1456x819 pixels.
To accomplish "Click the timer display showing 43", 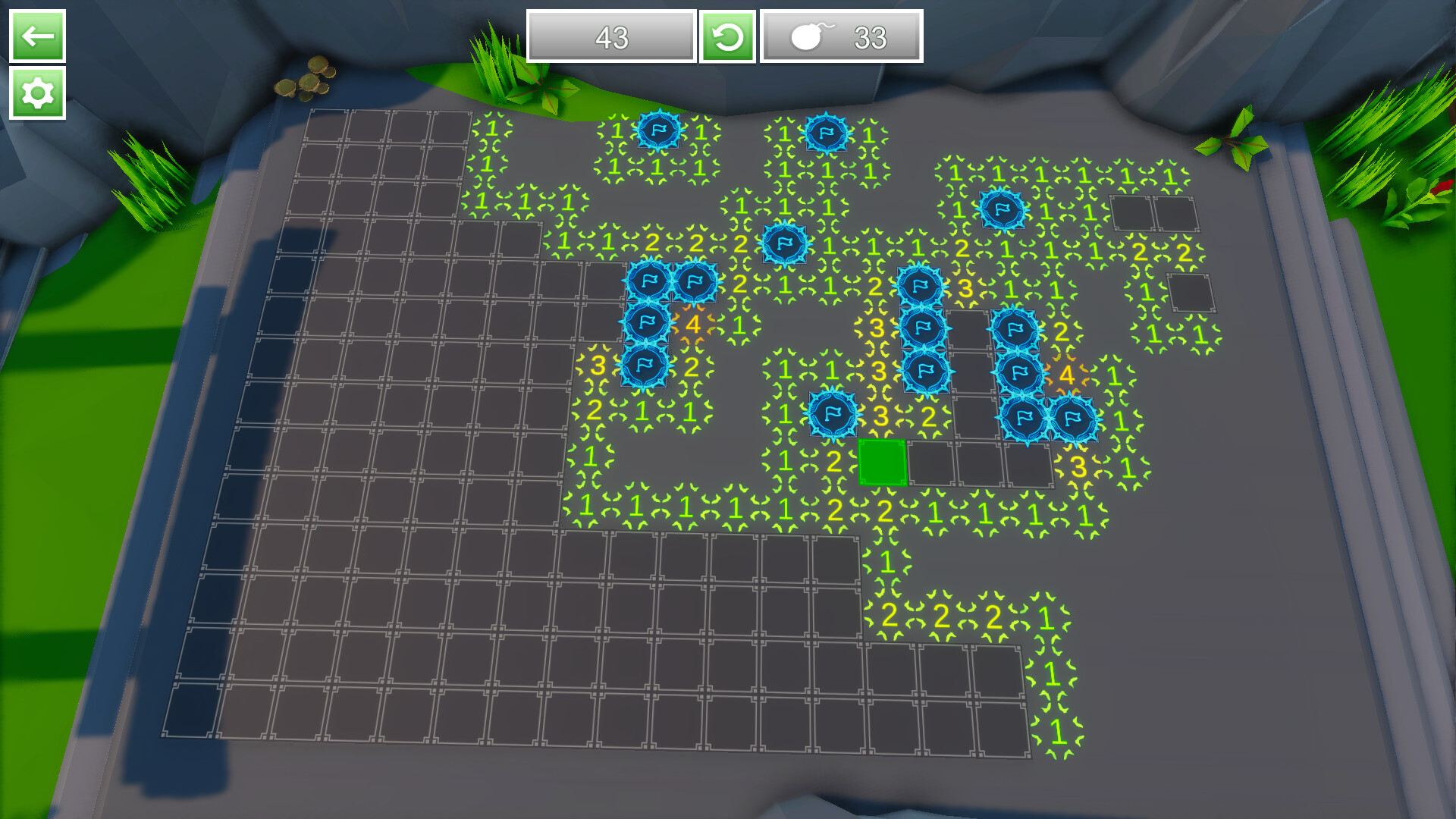I will click(611, 36).
